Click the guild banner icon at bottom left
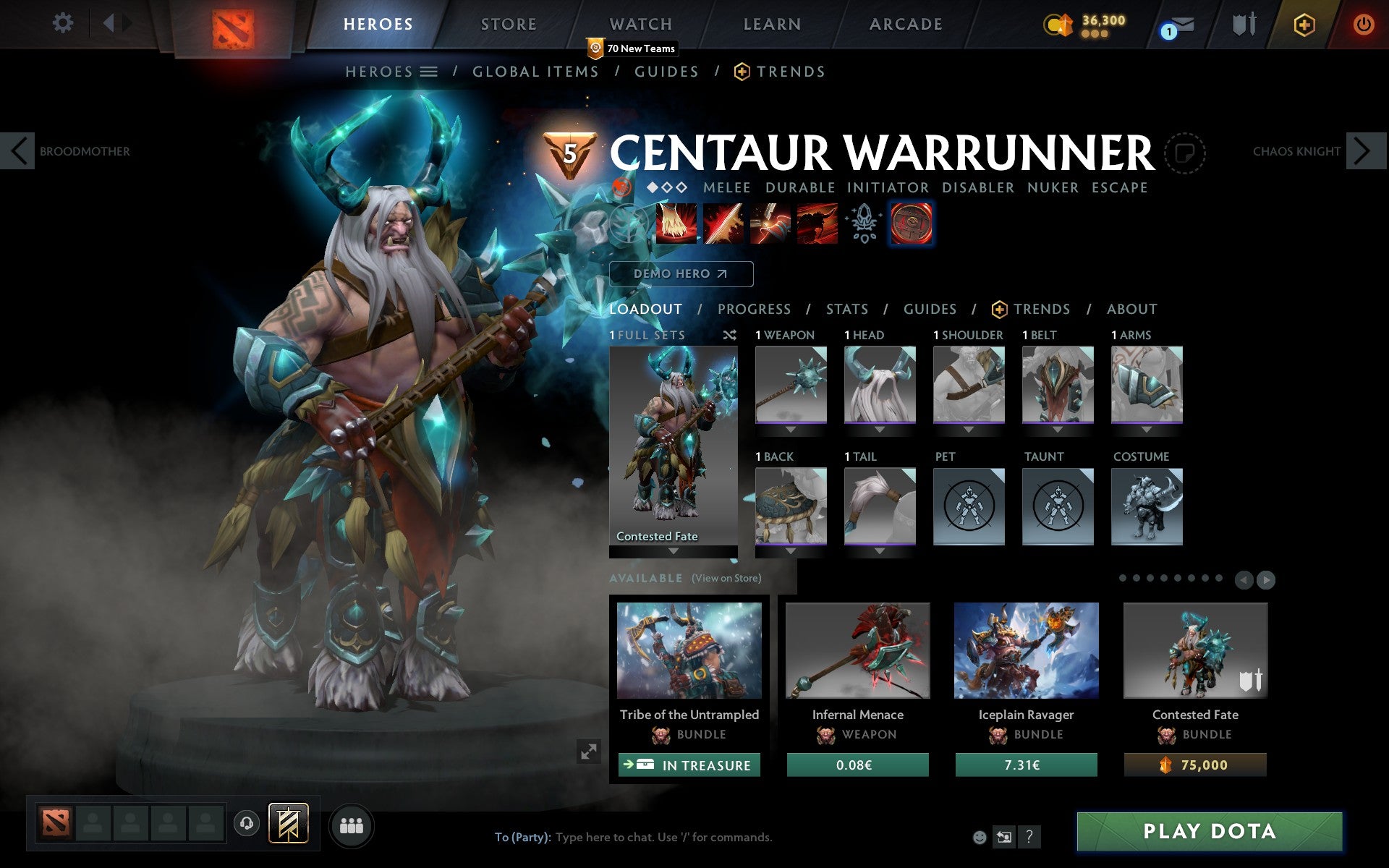The image size is (1389, 868). [x=287, y=823]
